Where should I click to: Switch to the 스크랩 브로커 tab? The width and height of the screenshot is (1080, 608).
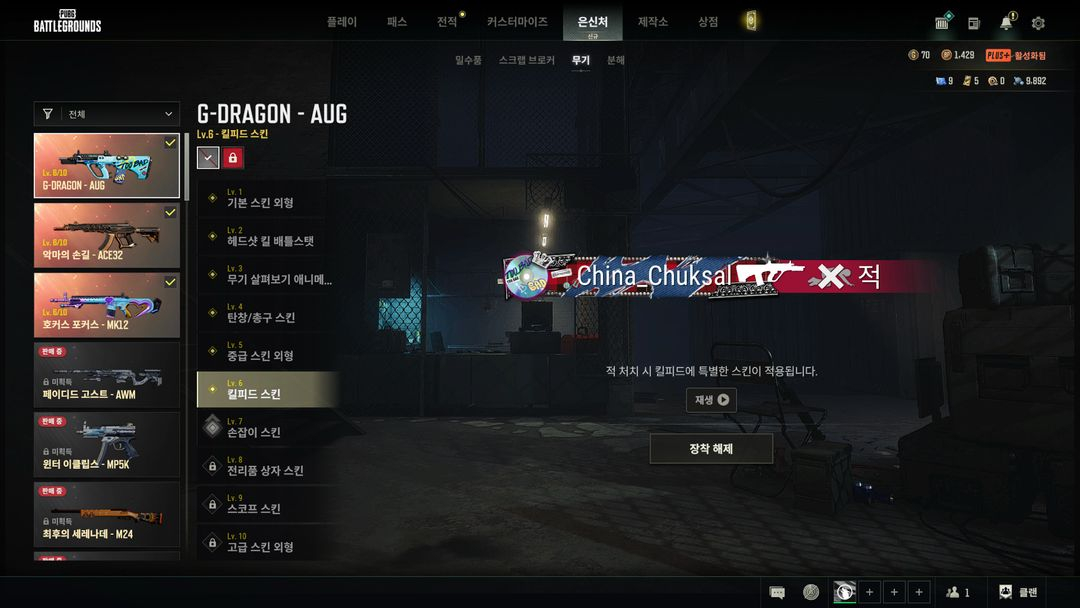[526, 61]
